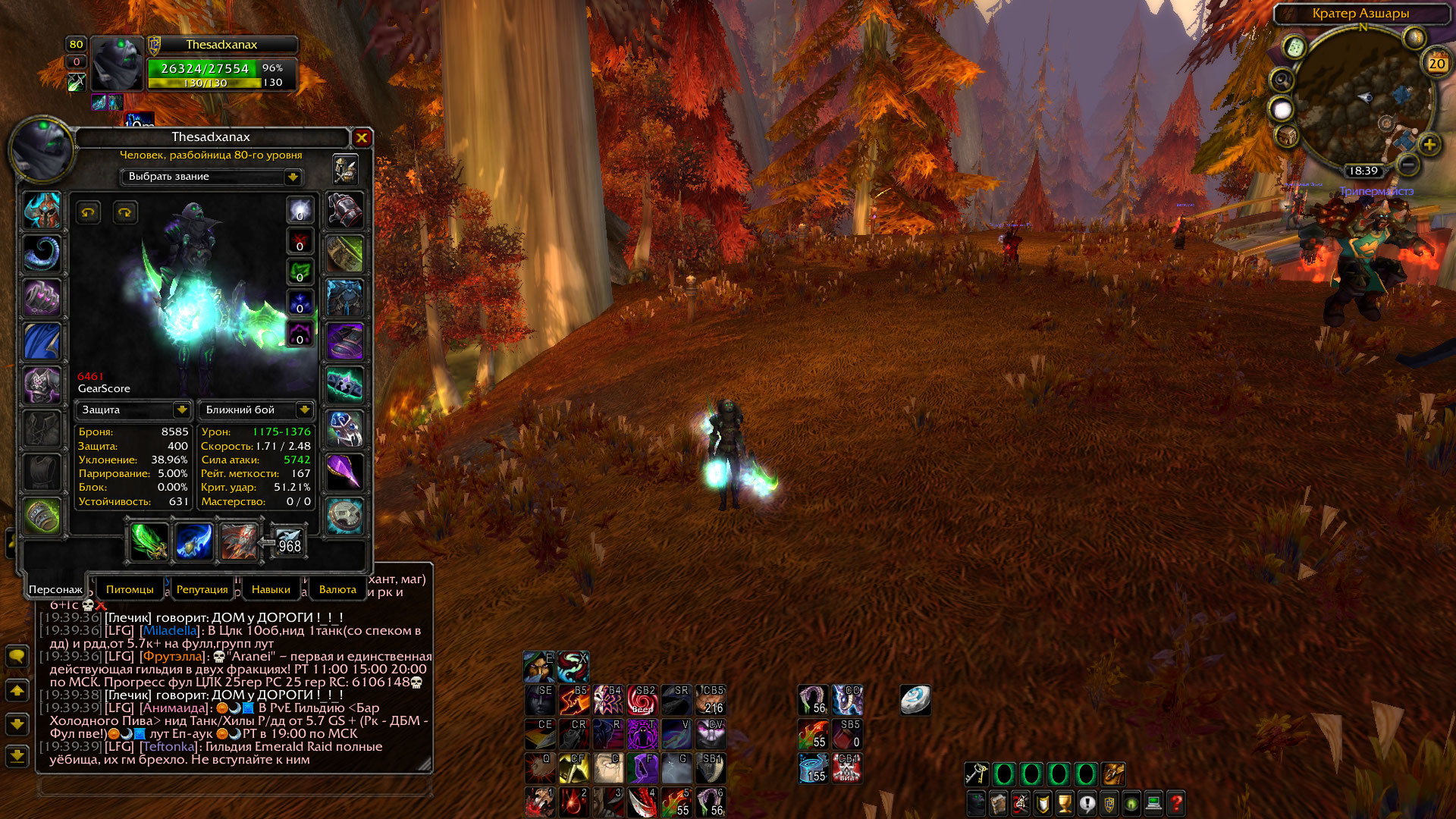Click the green main-hand weapon slot

tap(149, 541)
